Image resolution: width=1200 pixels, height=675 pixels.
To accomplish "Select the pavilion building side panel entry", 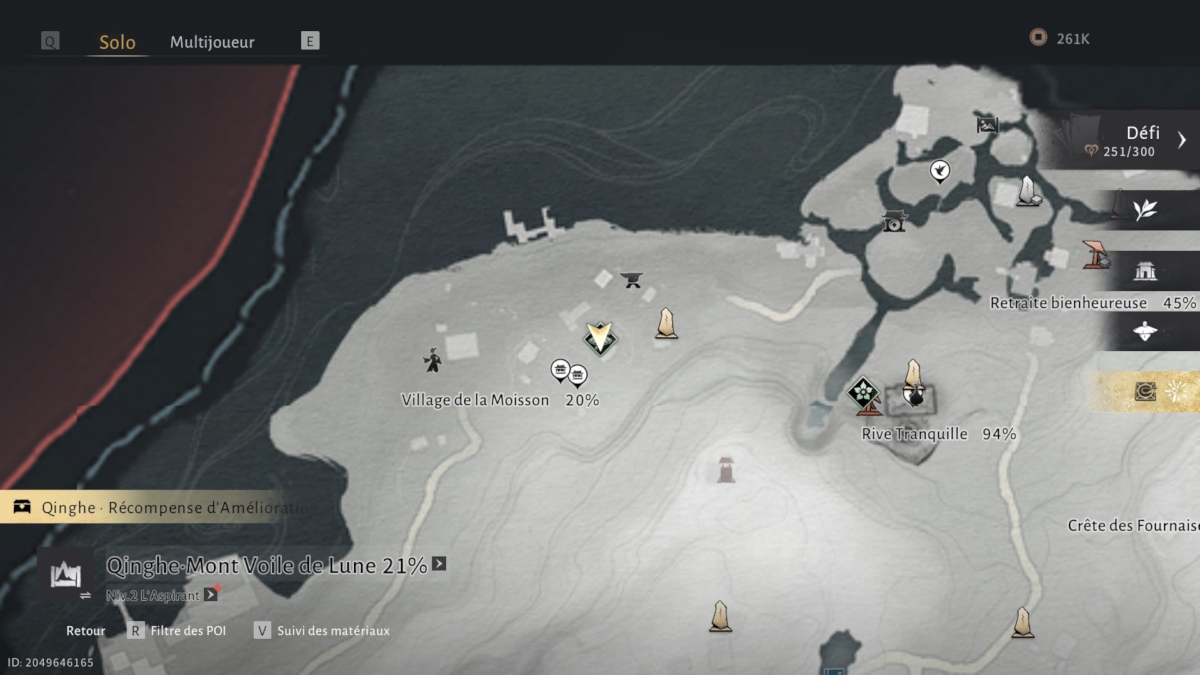I will click(x=1145, y=270).
